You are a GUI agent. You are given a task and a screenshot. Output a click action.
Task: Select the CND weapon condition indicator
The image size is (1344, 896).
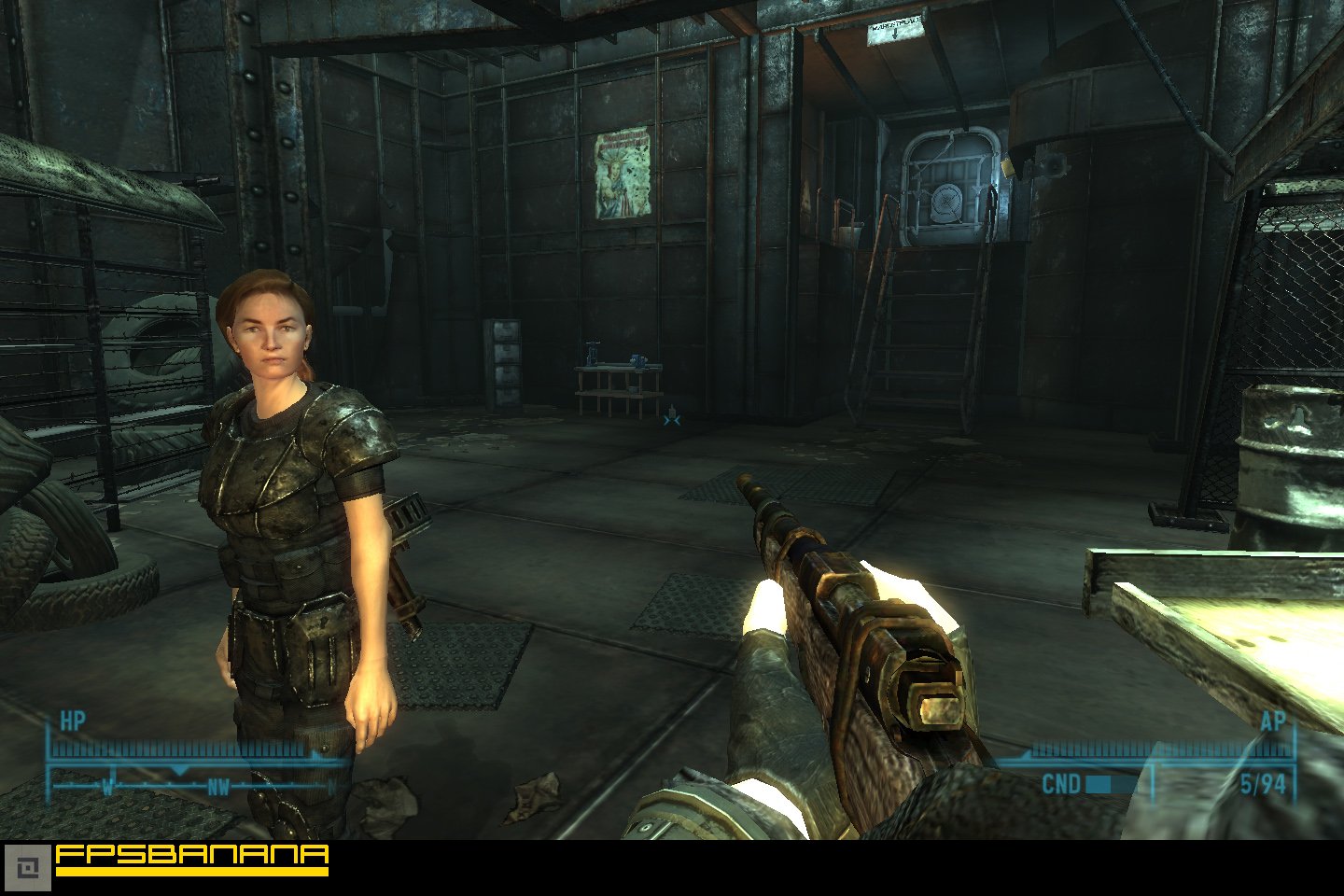[x=1063, y=785]
